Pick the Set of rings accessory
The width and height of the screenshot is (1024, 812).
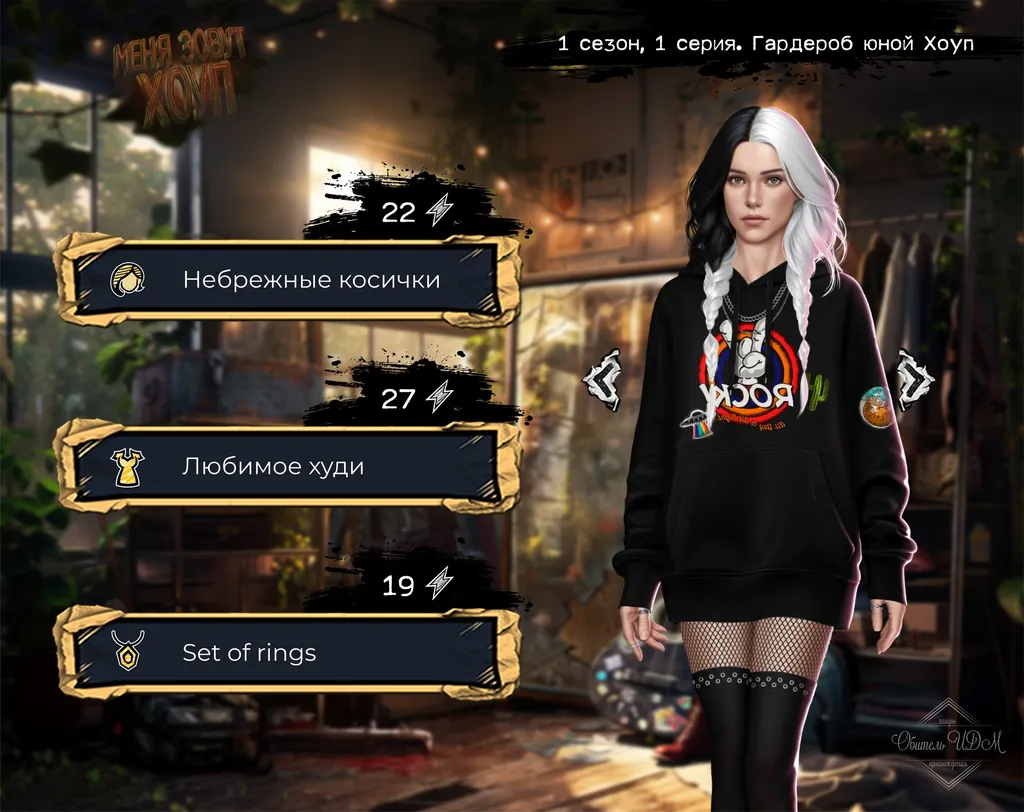coord(288,653)
